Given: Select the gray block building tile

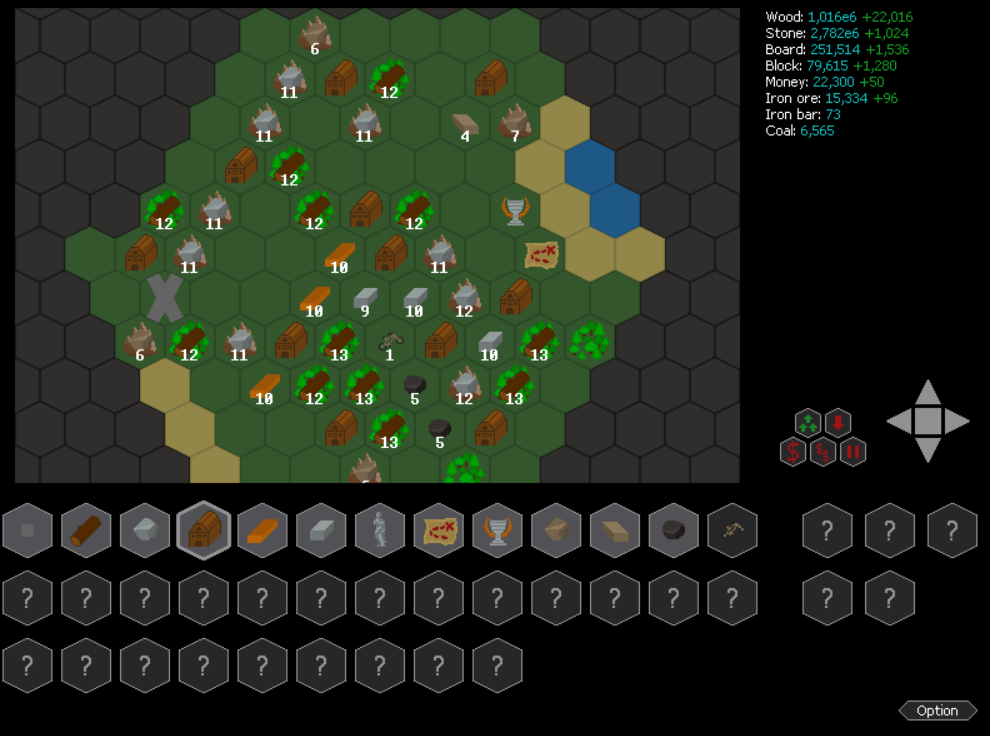Looking at the screenshot, I should (x=321, y=530).
